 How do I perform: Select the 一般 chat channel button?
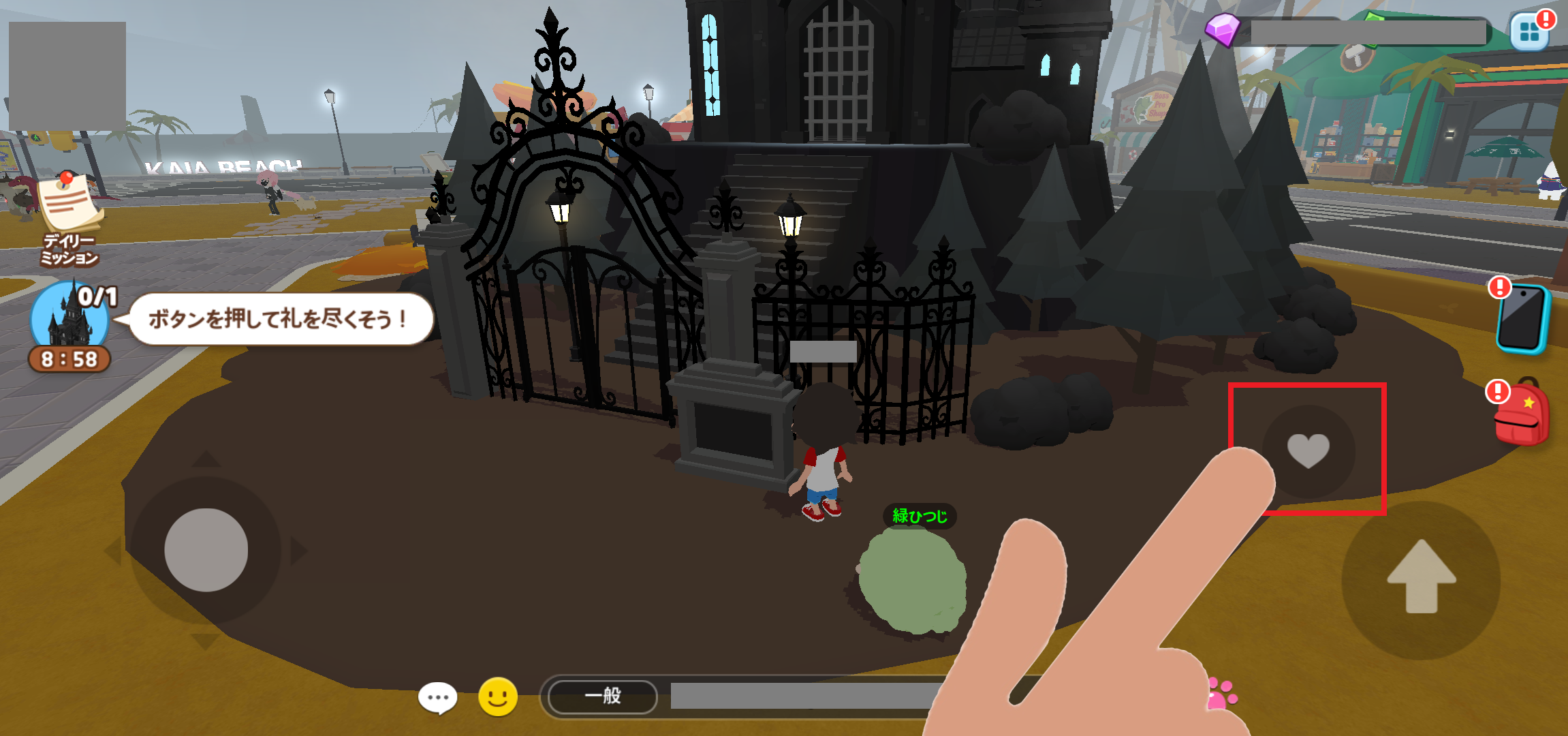tap(603, 696)
